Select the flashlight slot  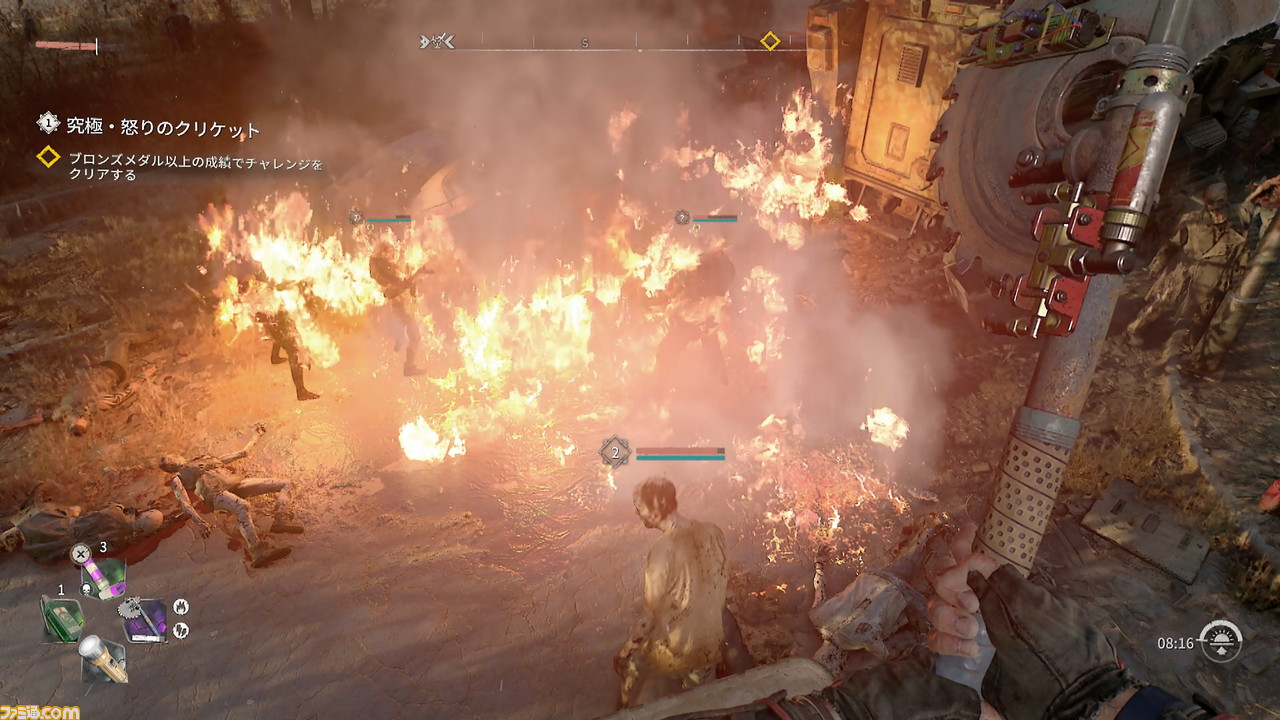[x=103, y=658]
